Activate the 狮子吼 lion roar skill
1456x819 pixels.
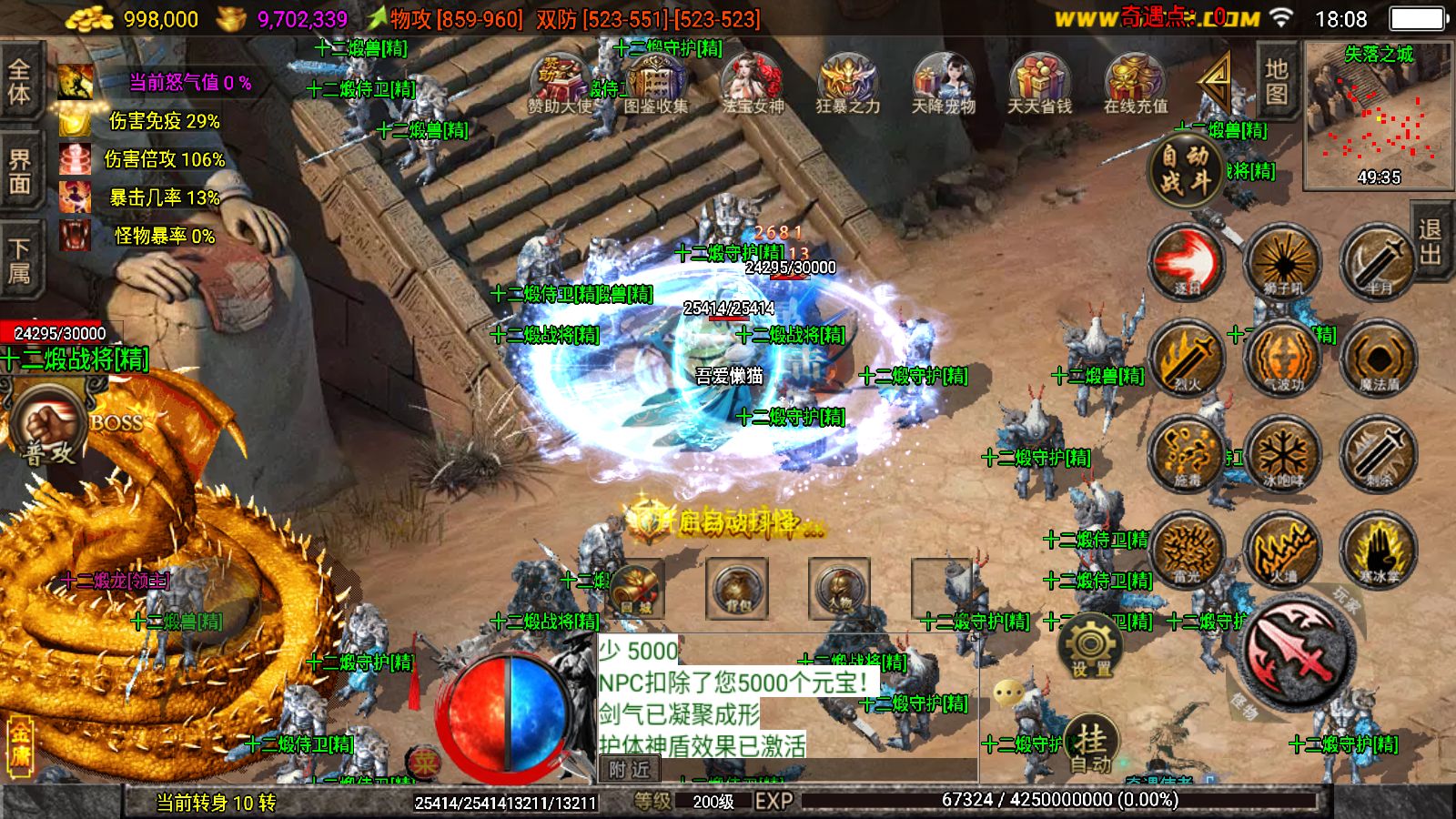[1282, 262]
